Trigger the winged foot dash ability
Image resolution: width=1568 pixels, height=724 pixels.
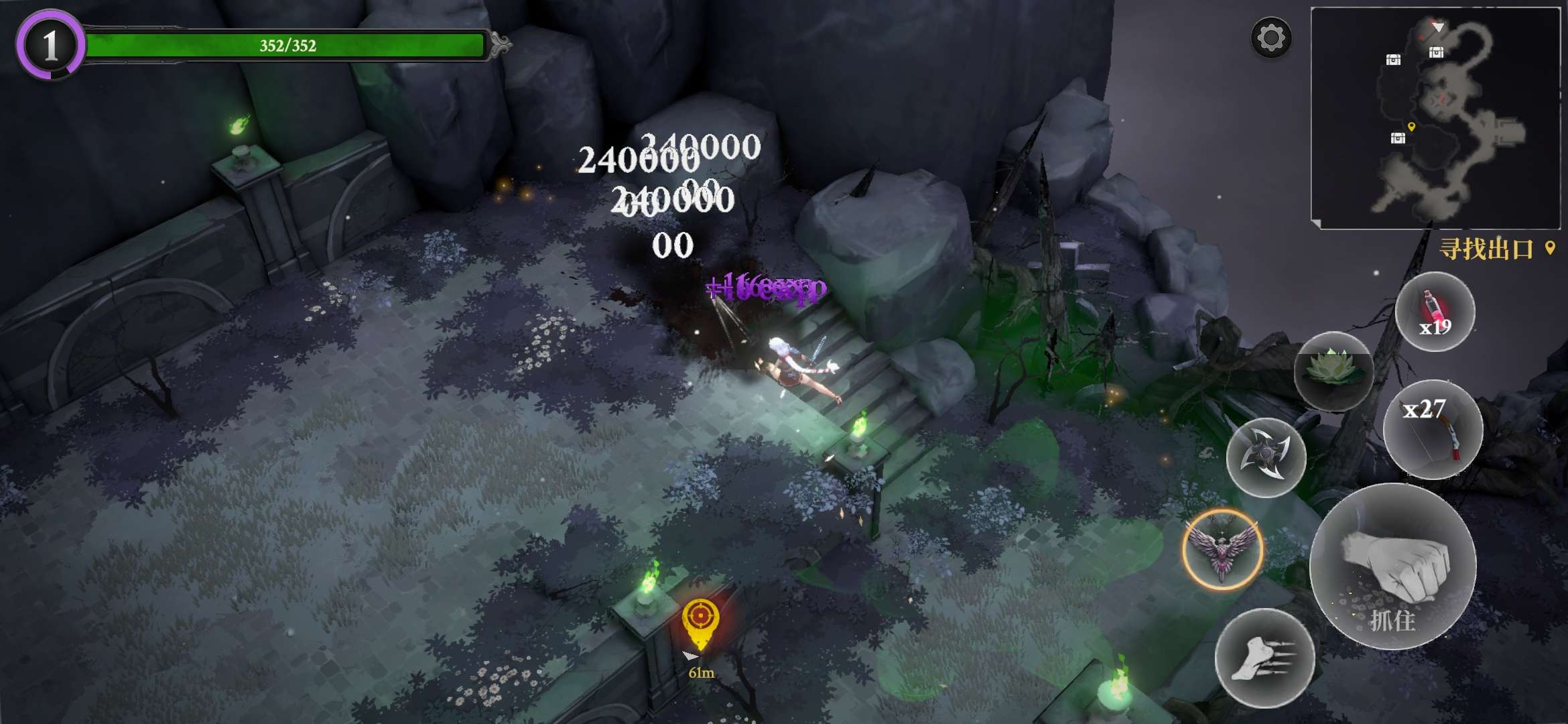1264,658
